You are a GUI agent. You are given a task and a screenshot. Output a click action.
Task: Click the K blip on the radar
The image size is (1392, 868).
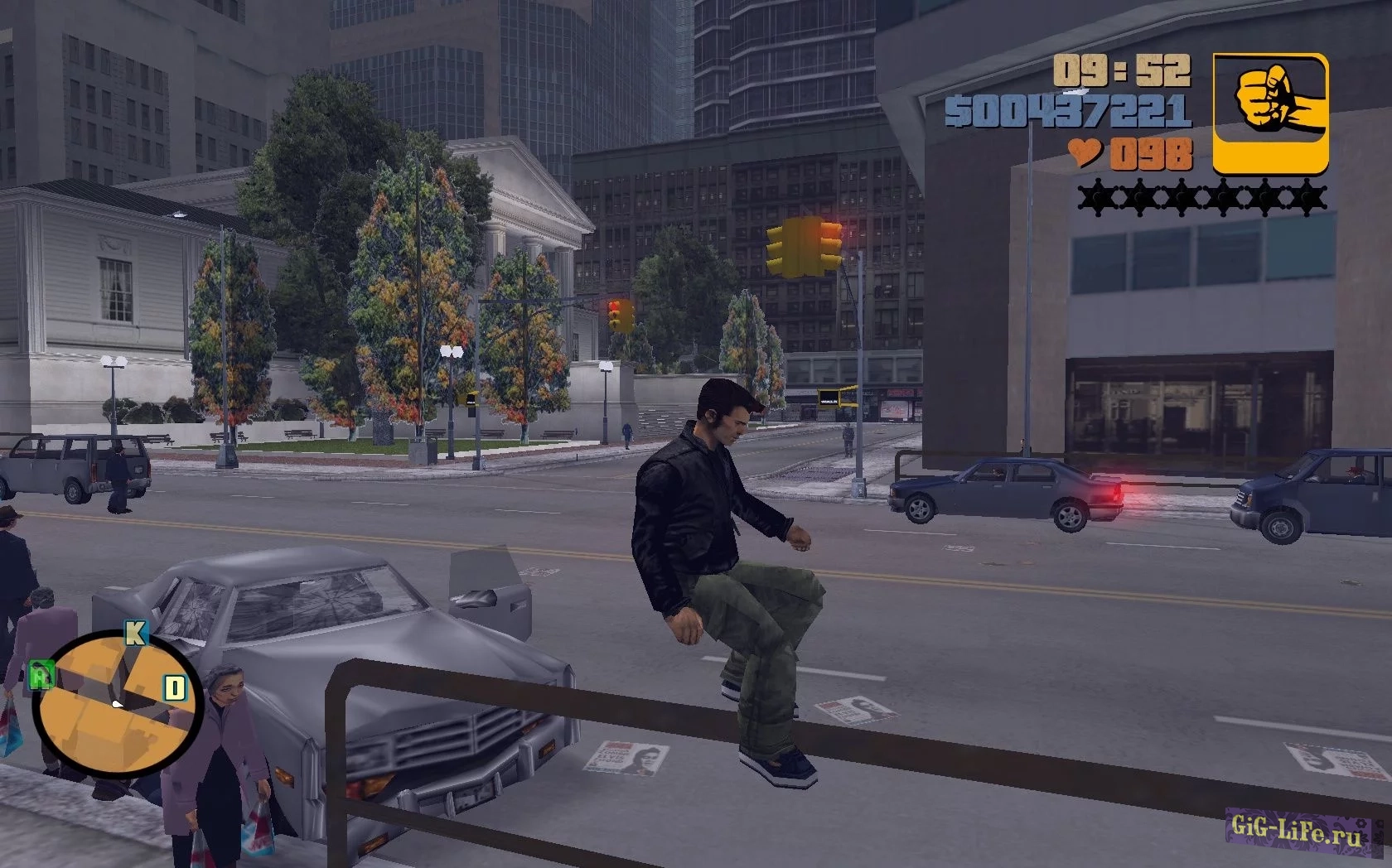click(135, 634)
